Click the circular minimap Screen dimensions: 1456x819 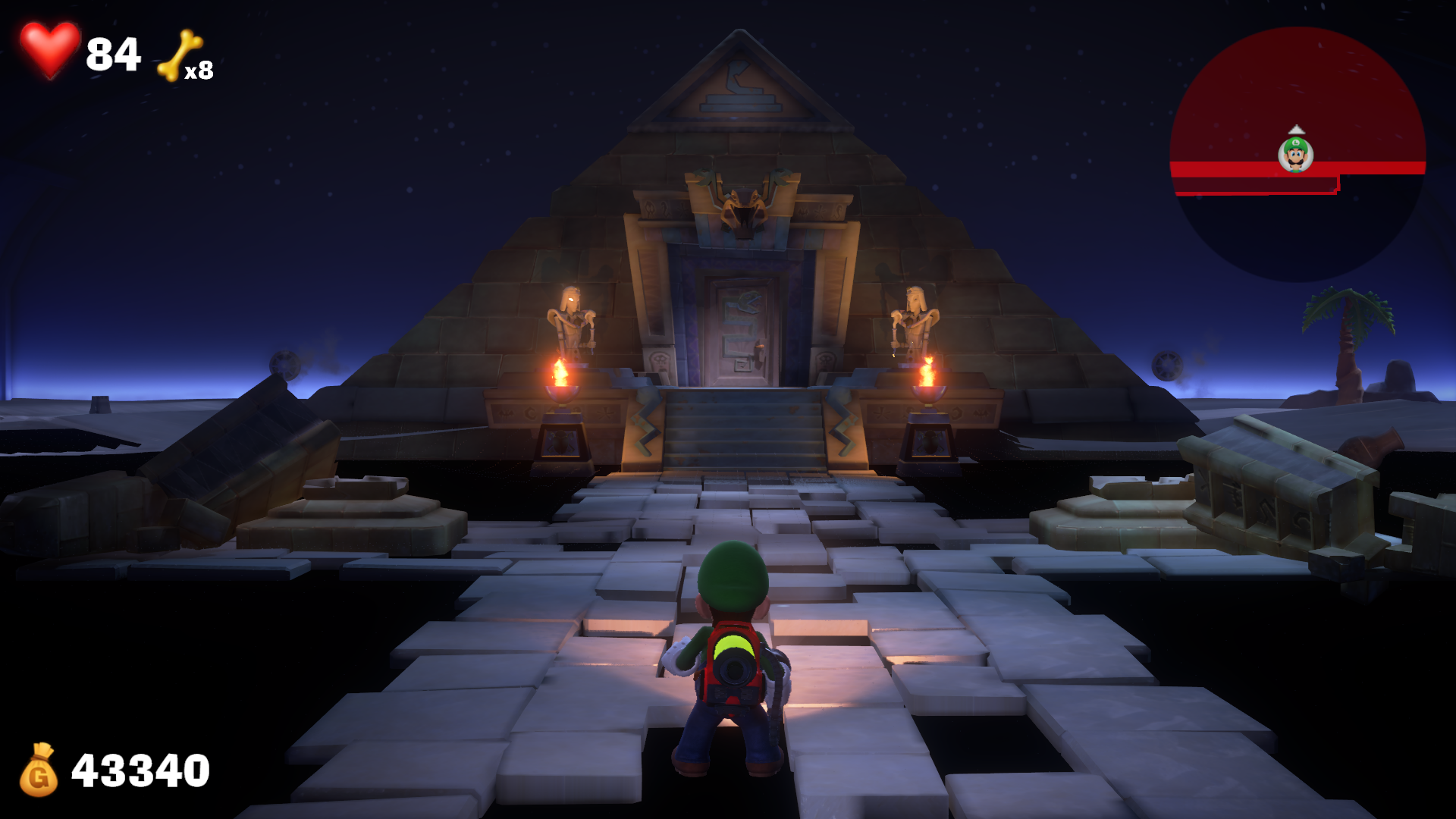pos(1297,154)
